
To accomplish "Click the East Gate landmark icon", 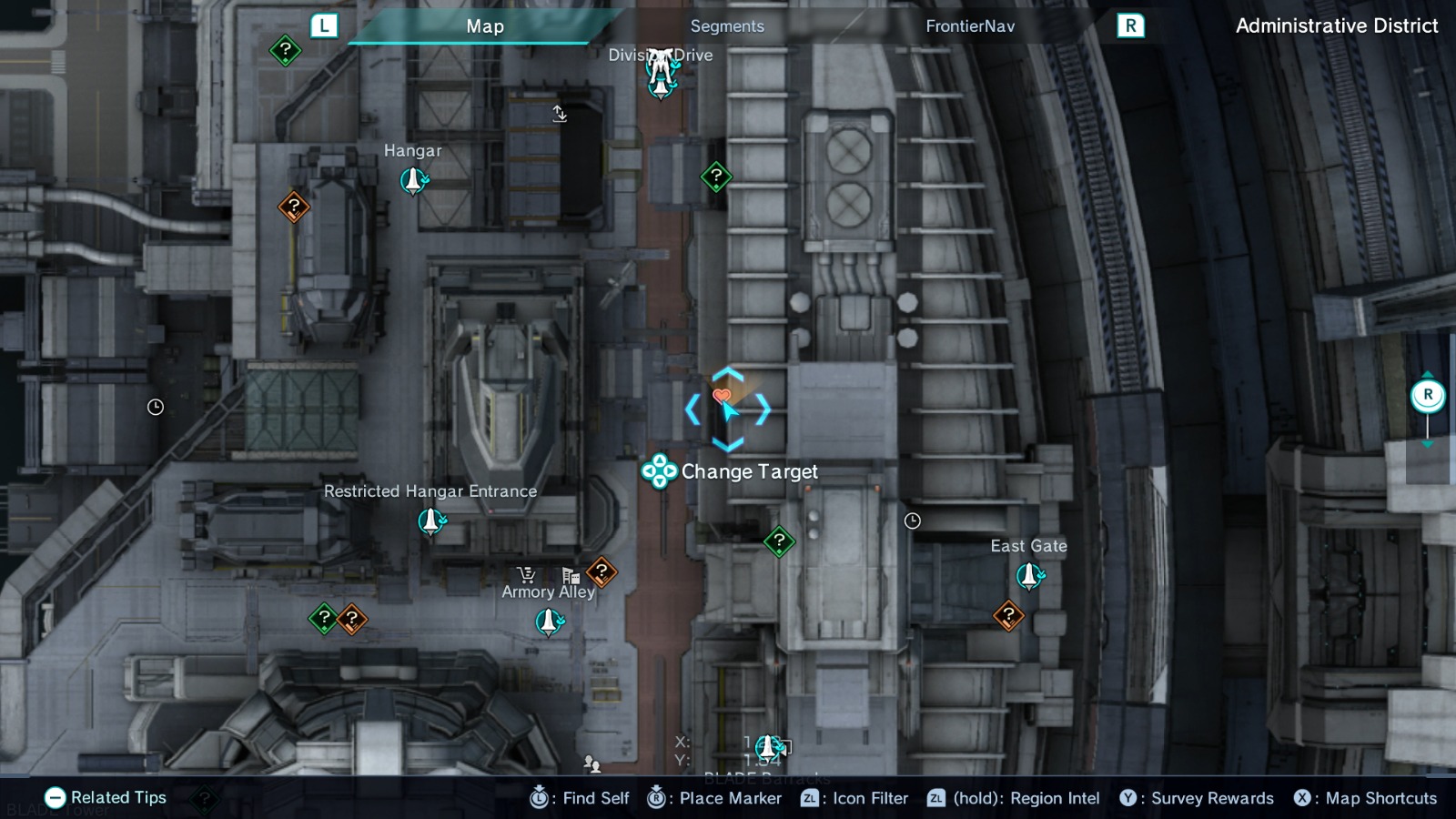I will pyautogui.click(x=1028, y=574).
